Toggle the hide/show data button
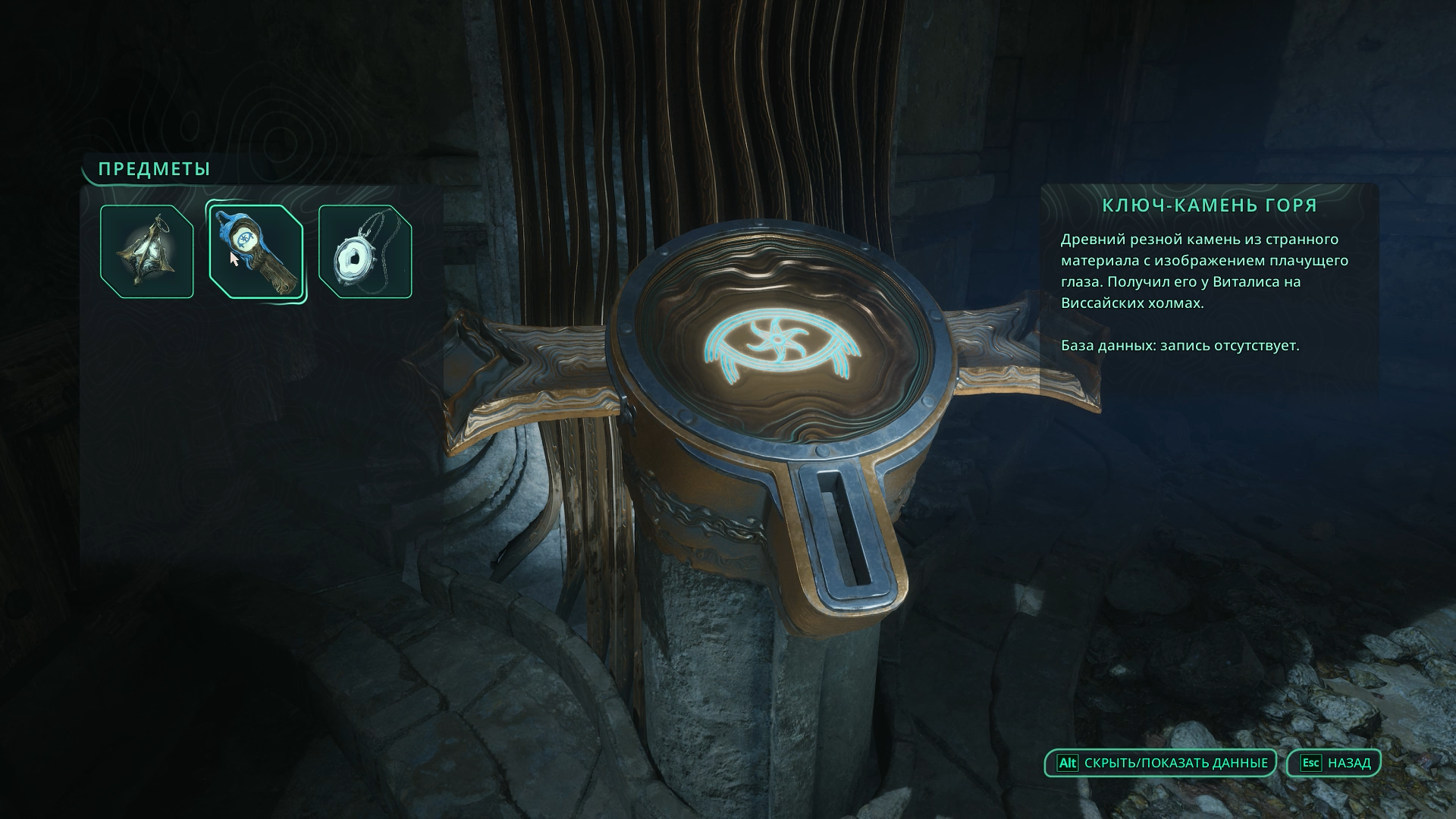Screen dimensions: 1456x819 pos(1160,763)
